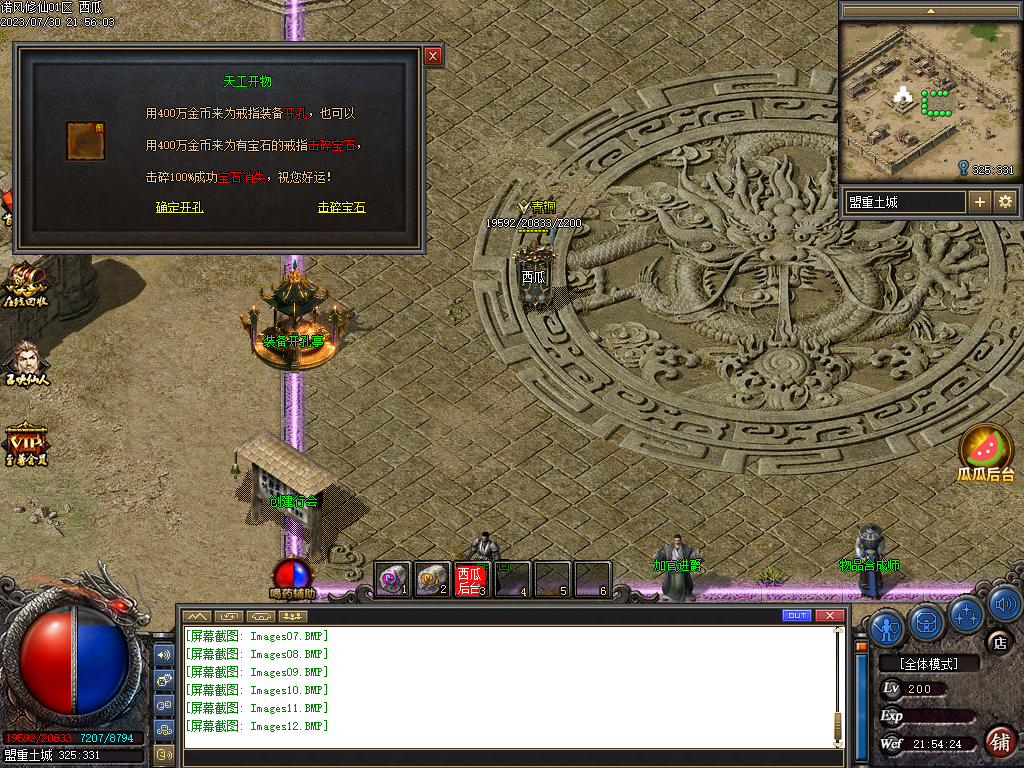
Task: Click the blue OUT button on chat panel
Action: pyautogui.click(x=797, y=615)
